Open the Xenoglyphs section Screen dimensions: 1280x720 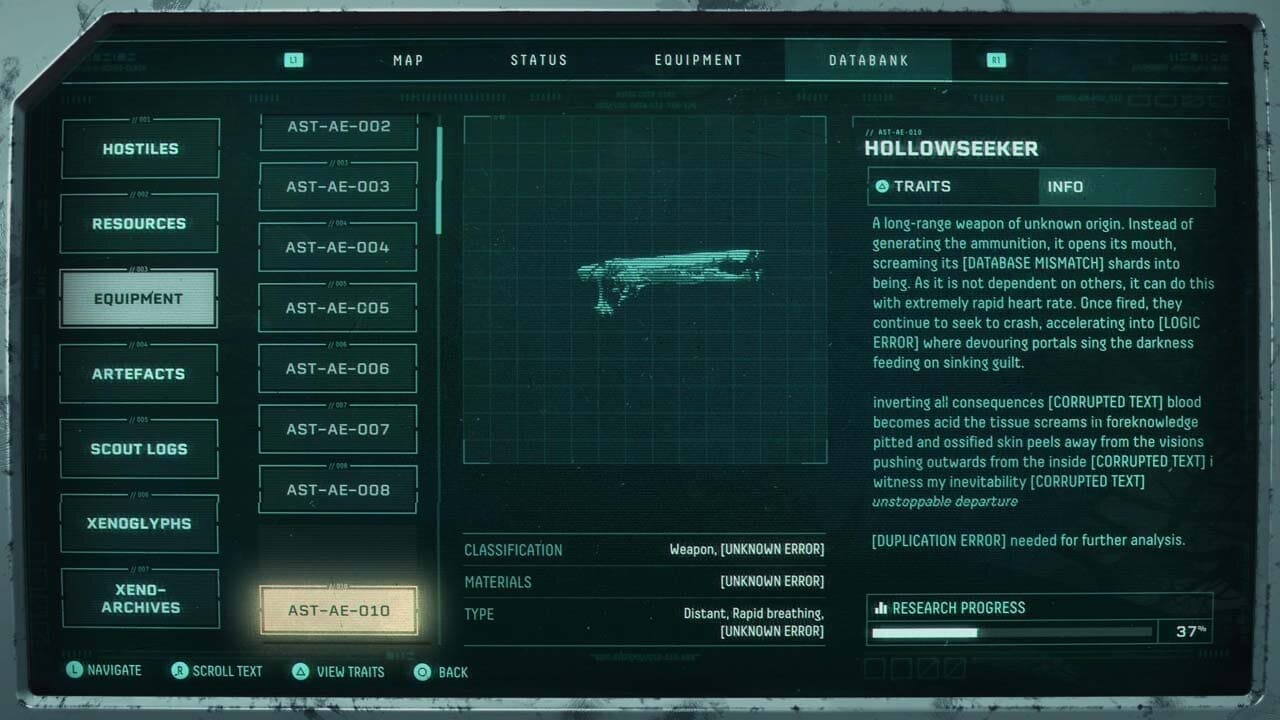click(x=139, y=523)
